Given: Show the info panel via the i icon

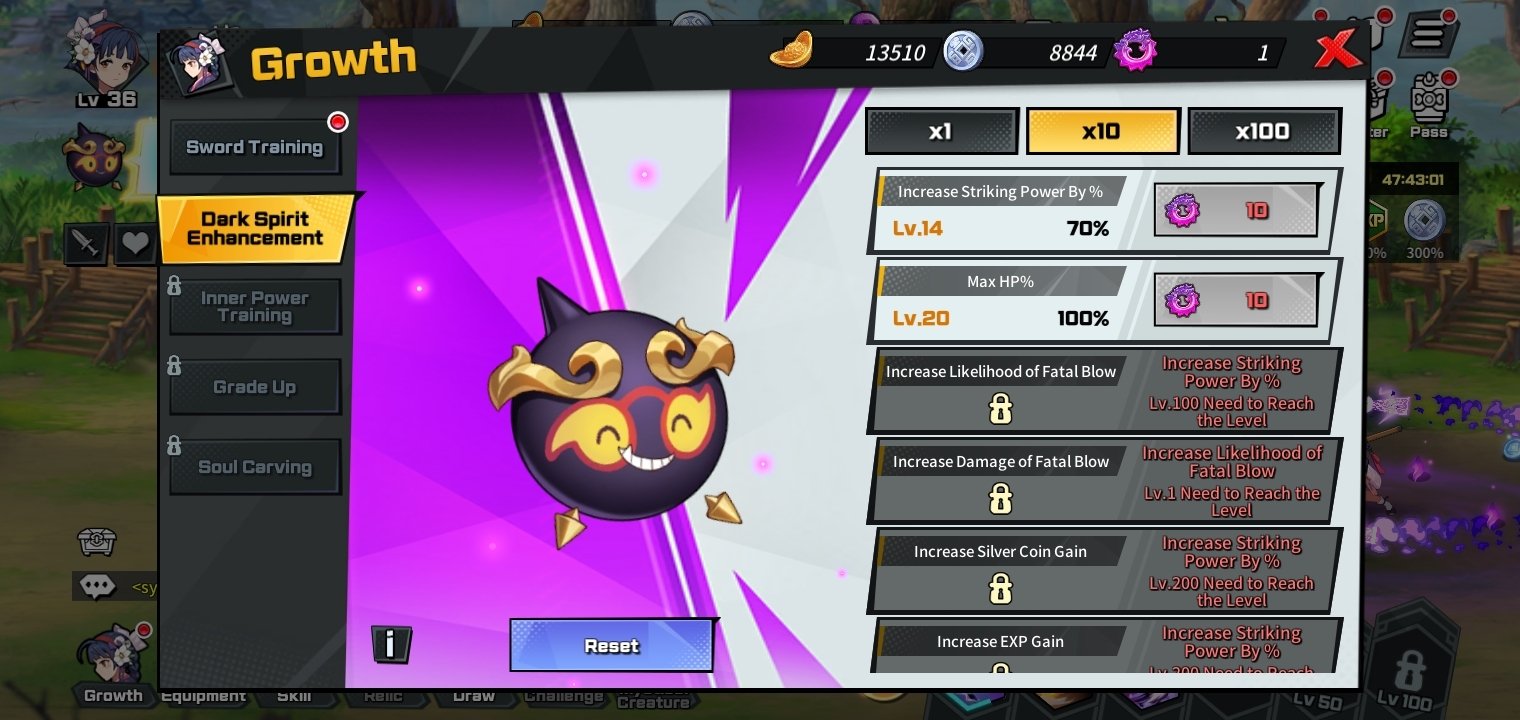Looking at the screenshot, I should pos(391,643).
